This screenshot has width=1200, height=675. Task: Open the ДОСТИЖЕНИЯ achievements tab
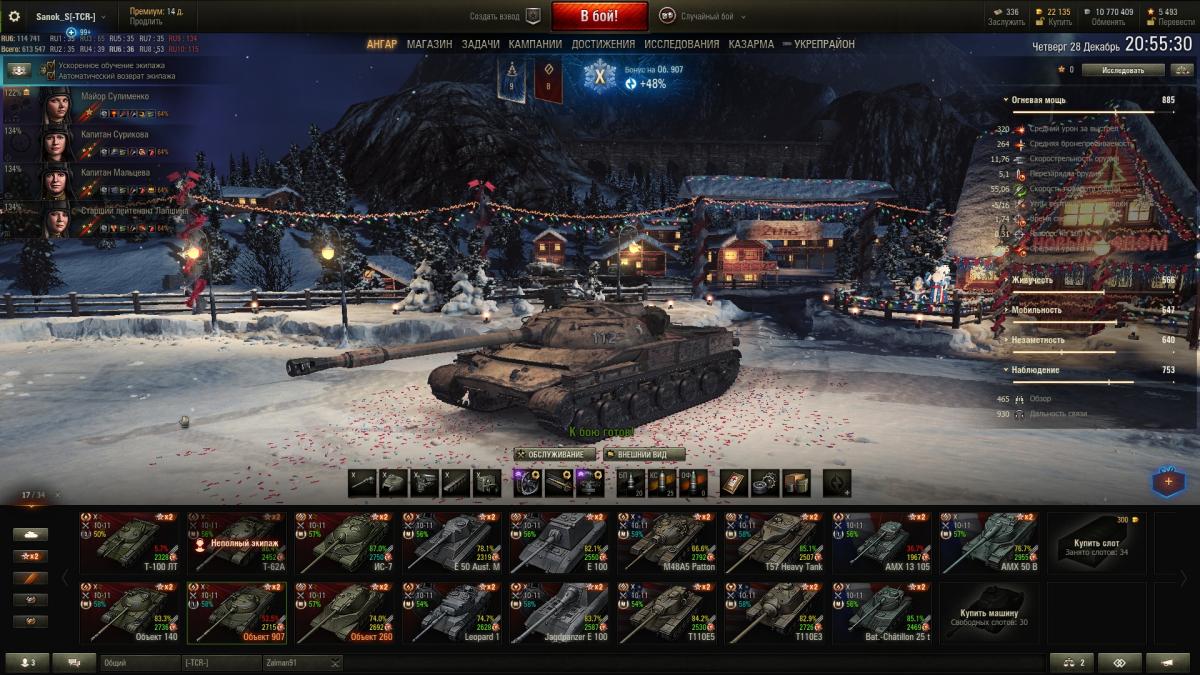pos(603,44)
